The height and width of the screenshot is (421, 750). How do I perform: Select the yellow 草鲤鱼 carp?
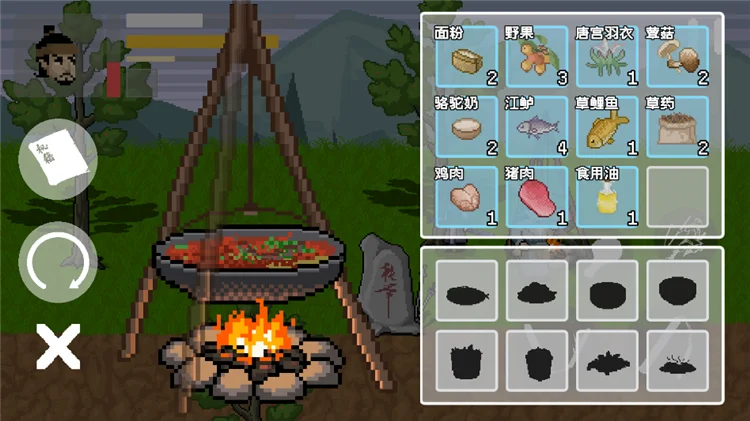[607, 127]
